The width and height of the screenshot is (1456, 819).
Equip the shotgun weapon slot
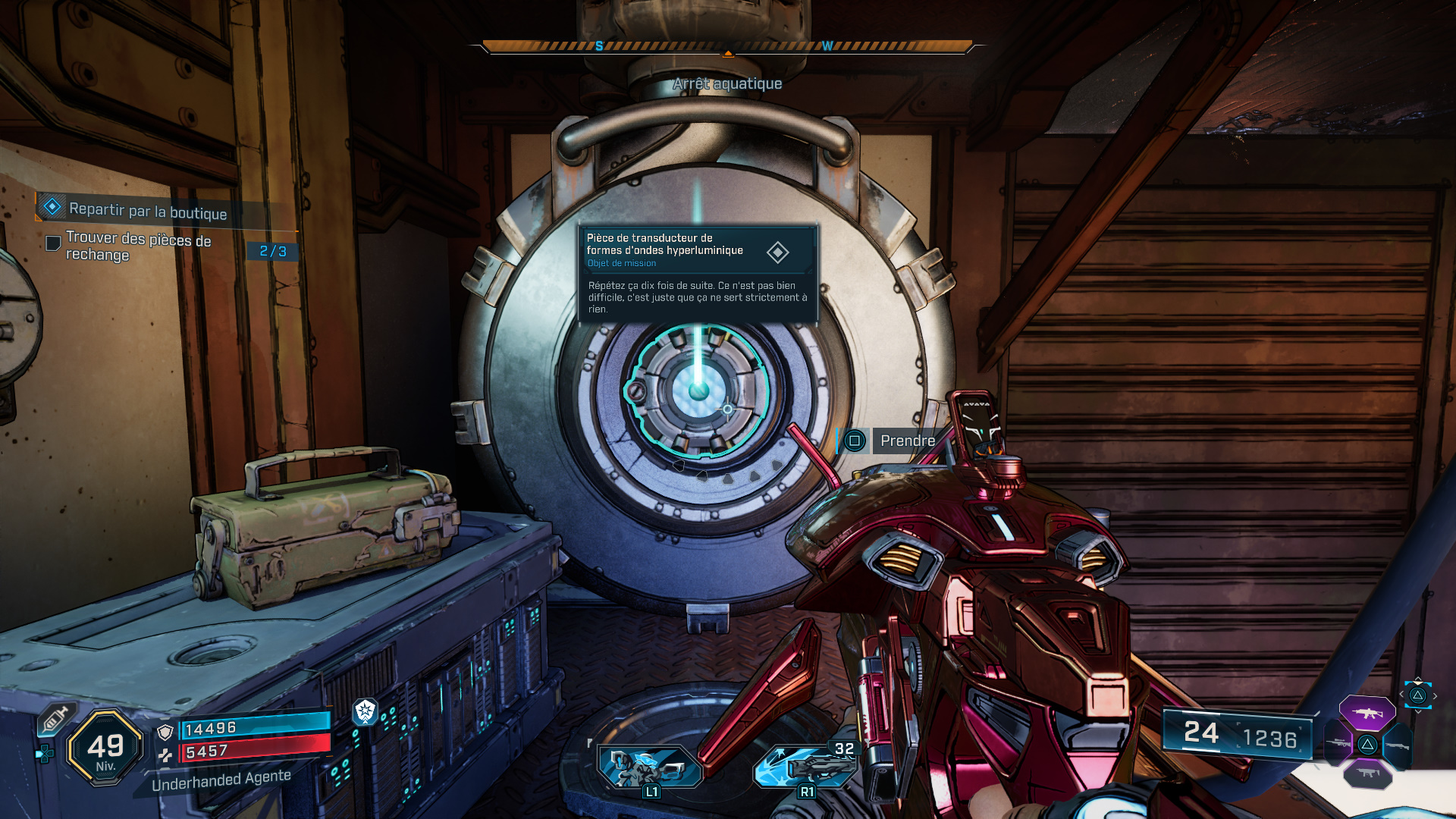[1397, 745]
